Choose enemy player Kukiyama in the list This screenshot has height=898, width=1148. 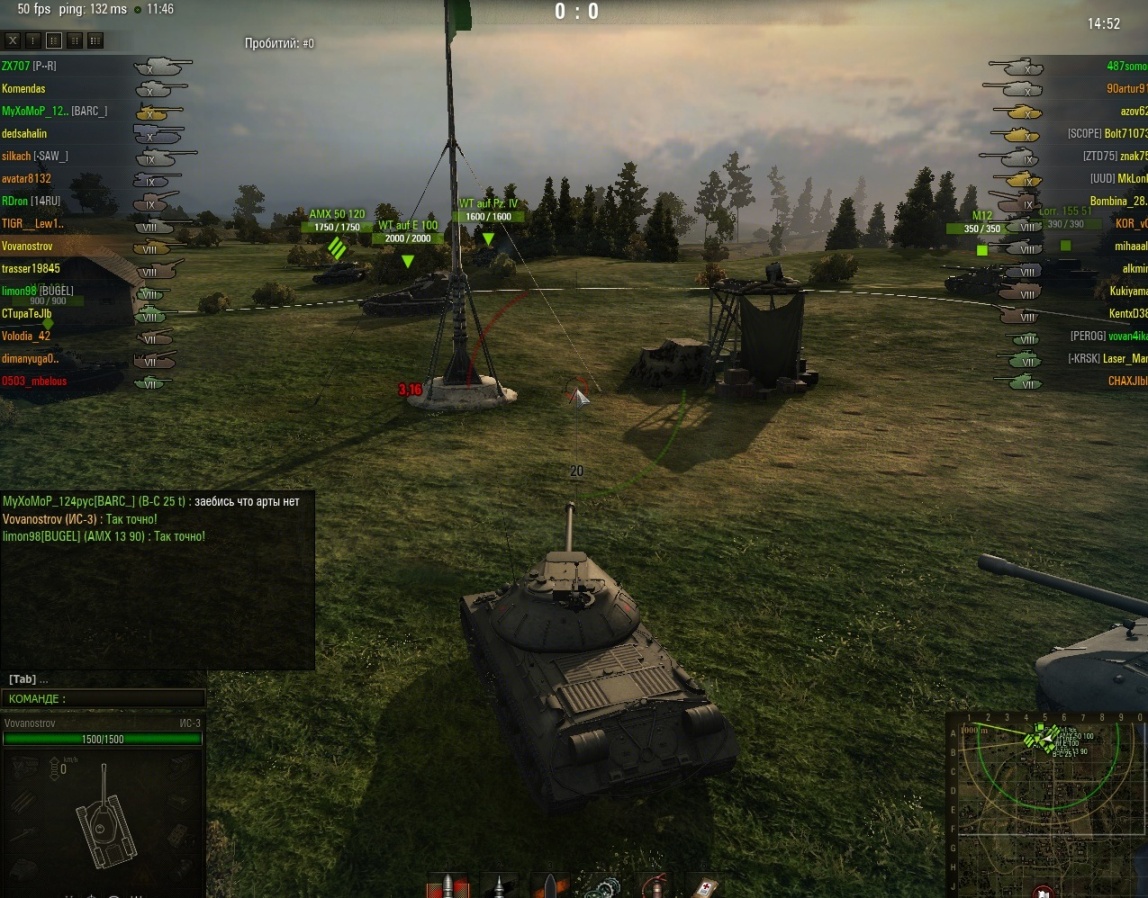tap(1127, 291)
